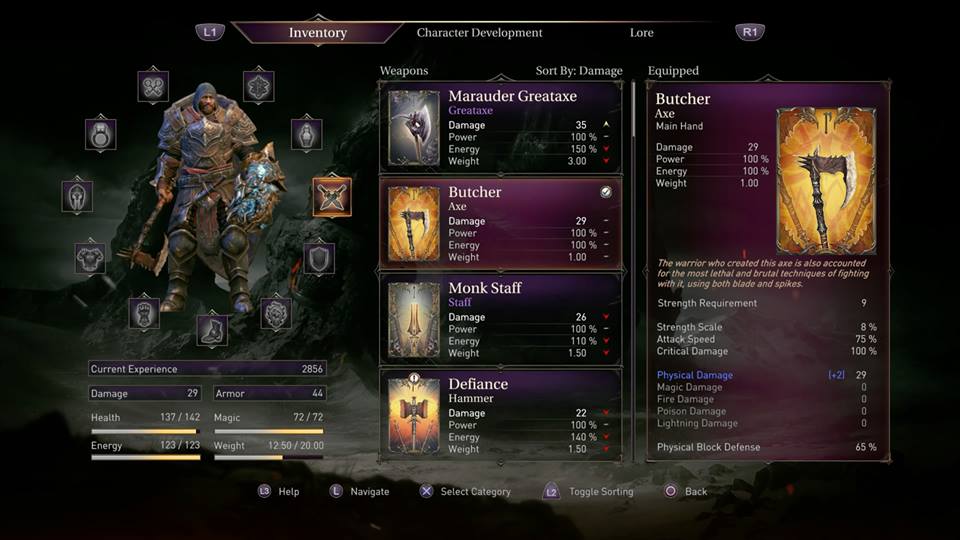Select the helmet equipment slot
Viewport: 960px width, 540px height.
[x=77, y=196]
